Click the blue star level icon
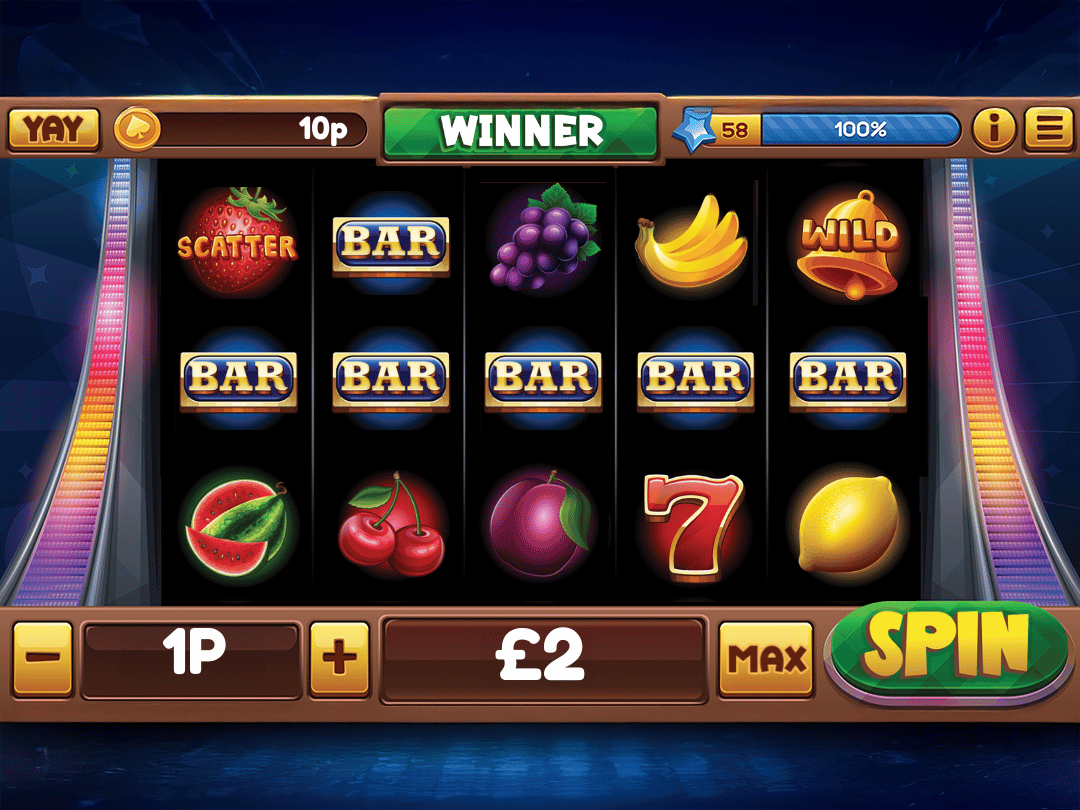 pyautogui.click(x=694, y=130)
